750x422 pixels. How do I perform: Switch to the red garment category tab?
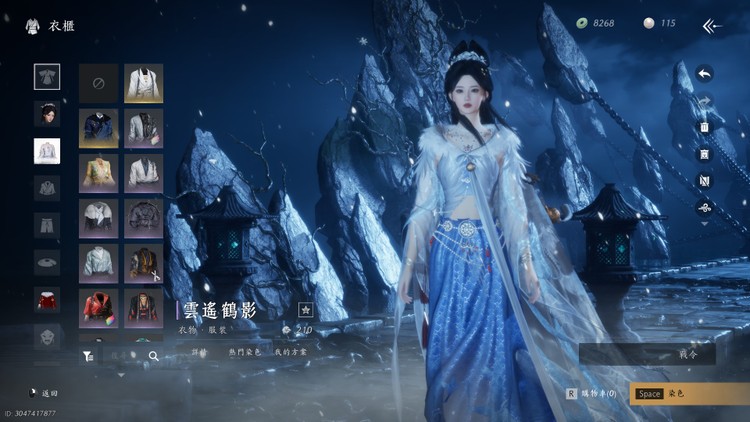47,299
